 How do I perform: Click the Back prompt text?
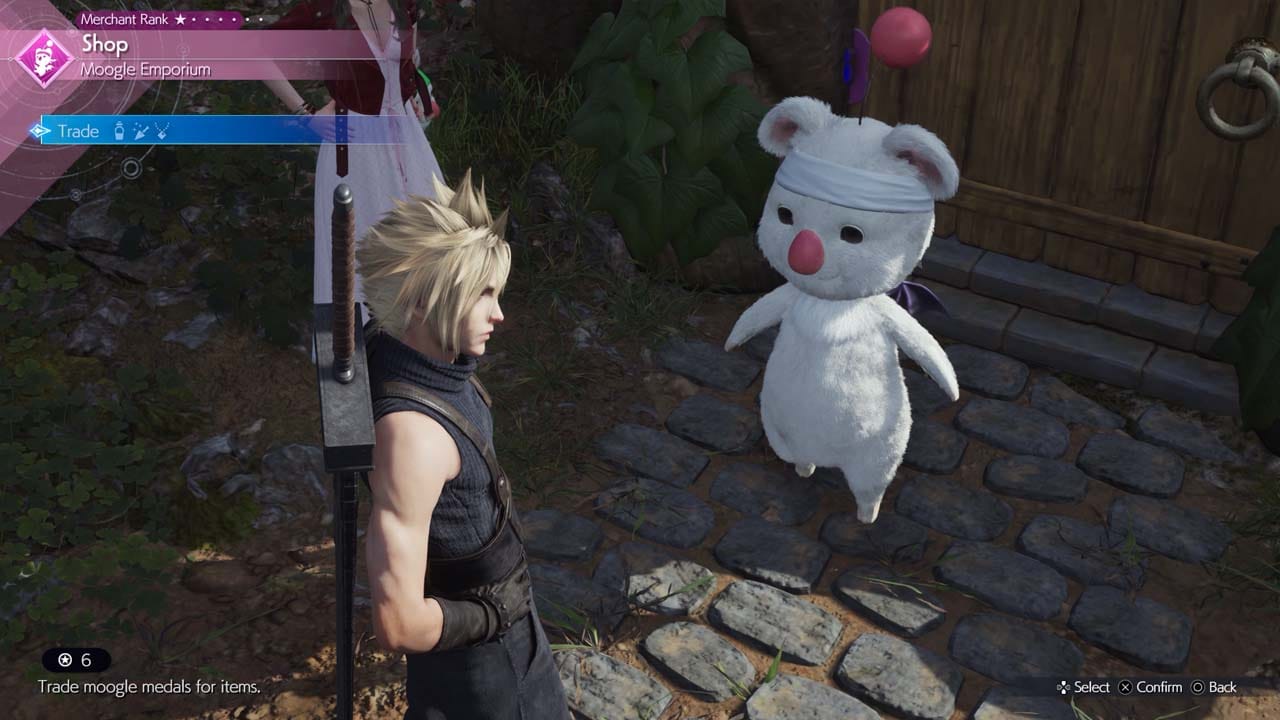1222,687
